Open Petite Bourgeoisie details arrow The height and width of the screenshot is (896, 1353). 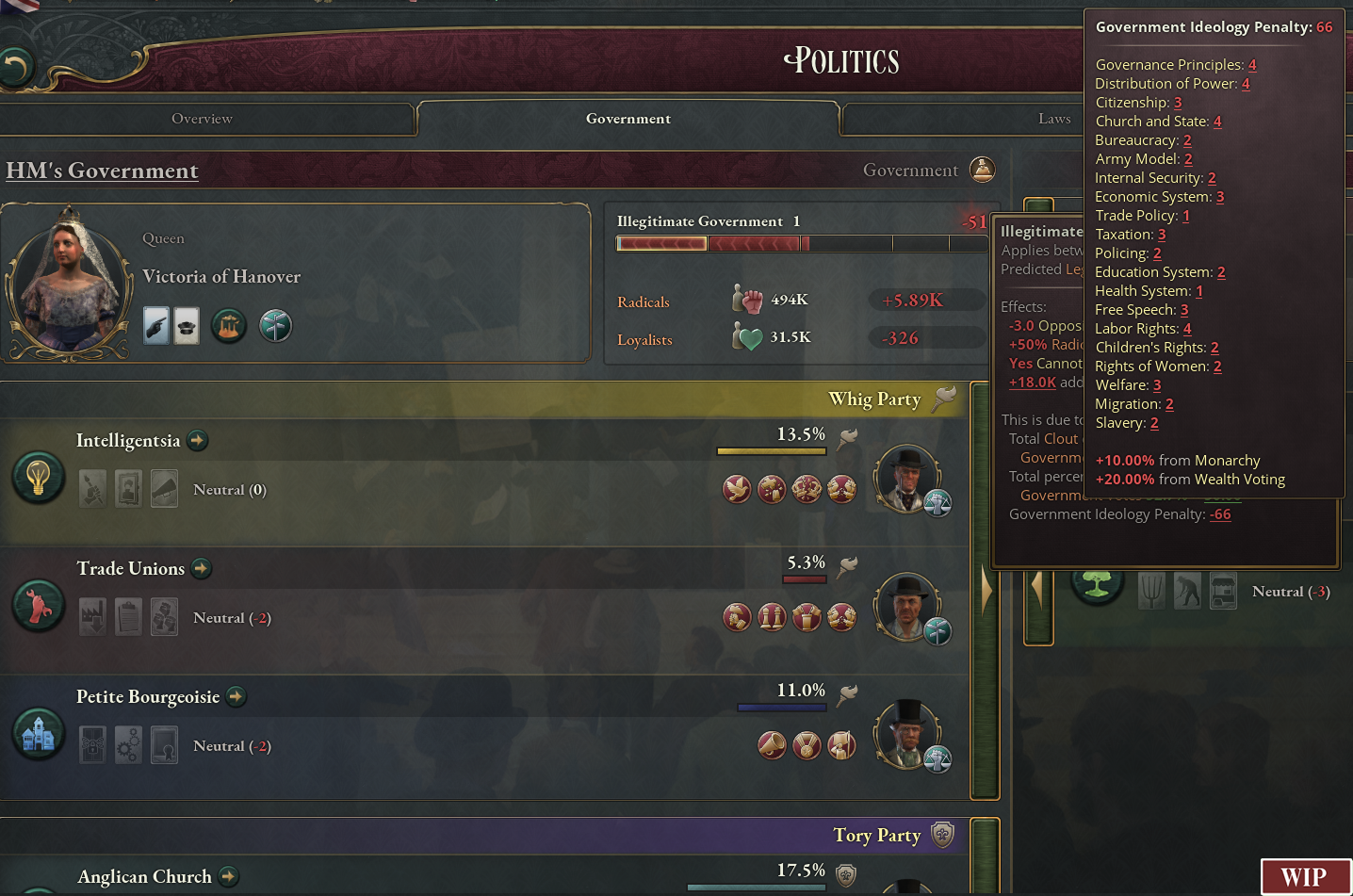(x=236, y=696)
